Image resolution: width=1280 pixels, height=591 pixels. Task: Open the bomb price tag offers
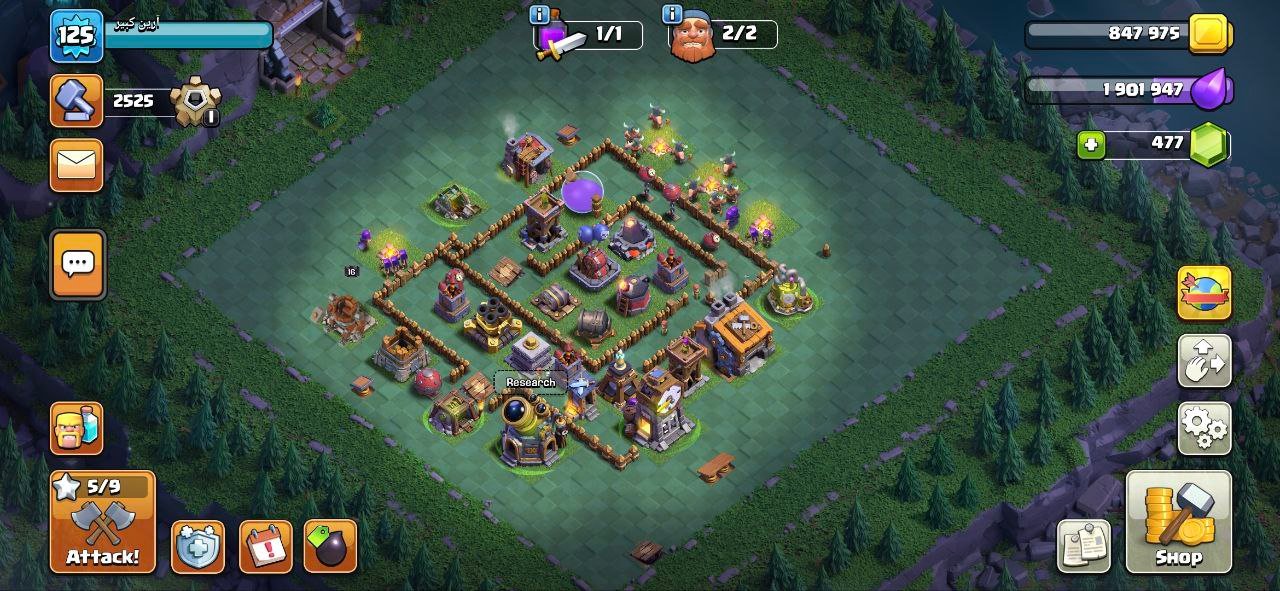point(330,547)
